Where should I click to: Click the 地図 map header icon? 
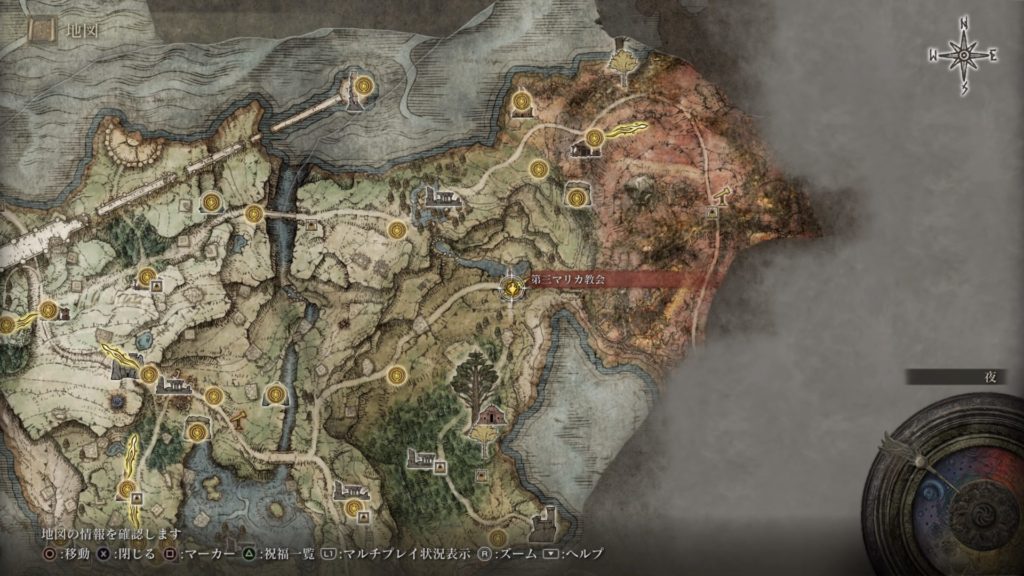pyautogui.click(x=42, y=30)
